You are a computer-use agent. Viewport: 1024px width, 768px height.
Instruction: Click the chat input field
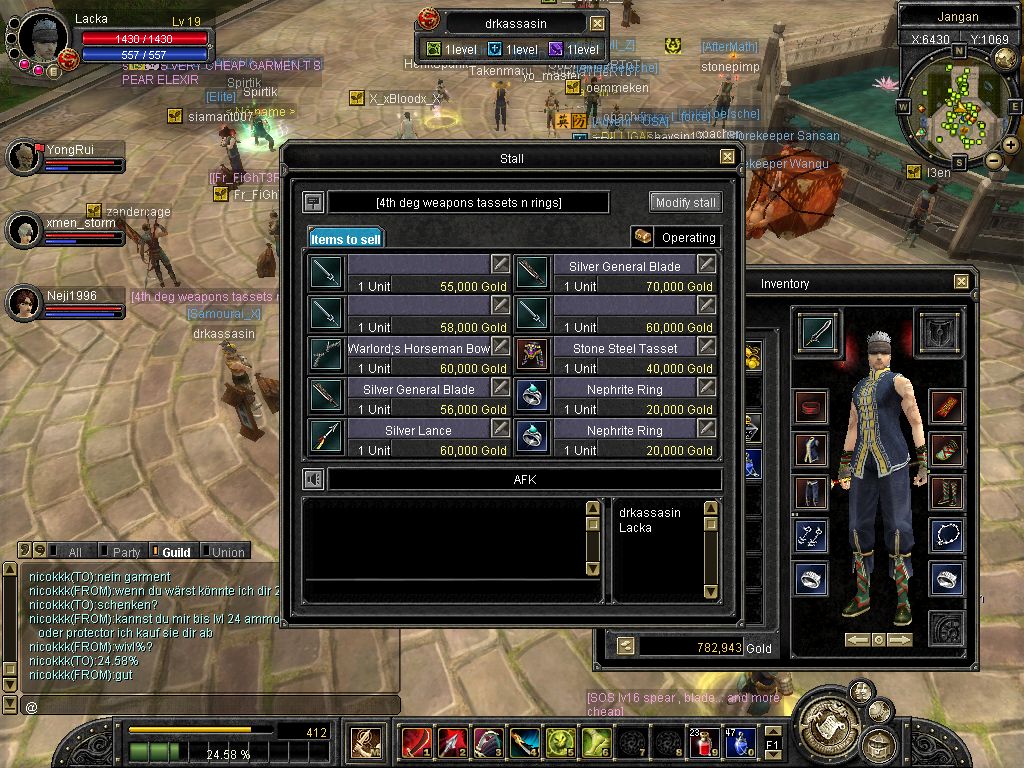tap(210, 707)
